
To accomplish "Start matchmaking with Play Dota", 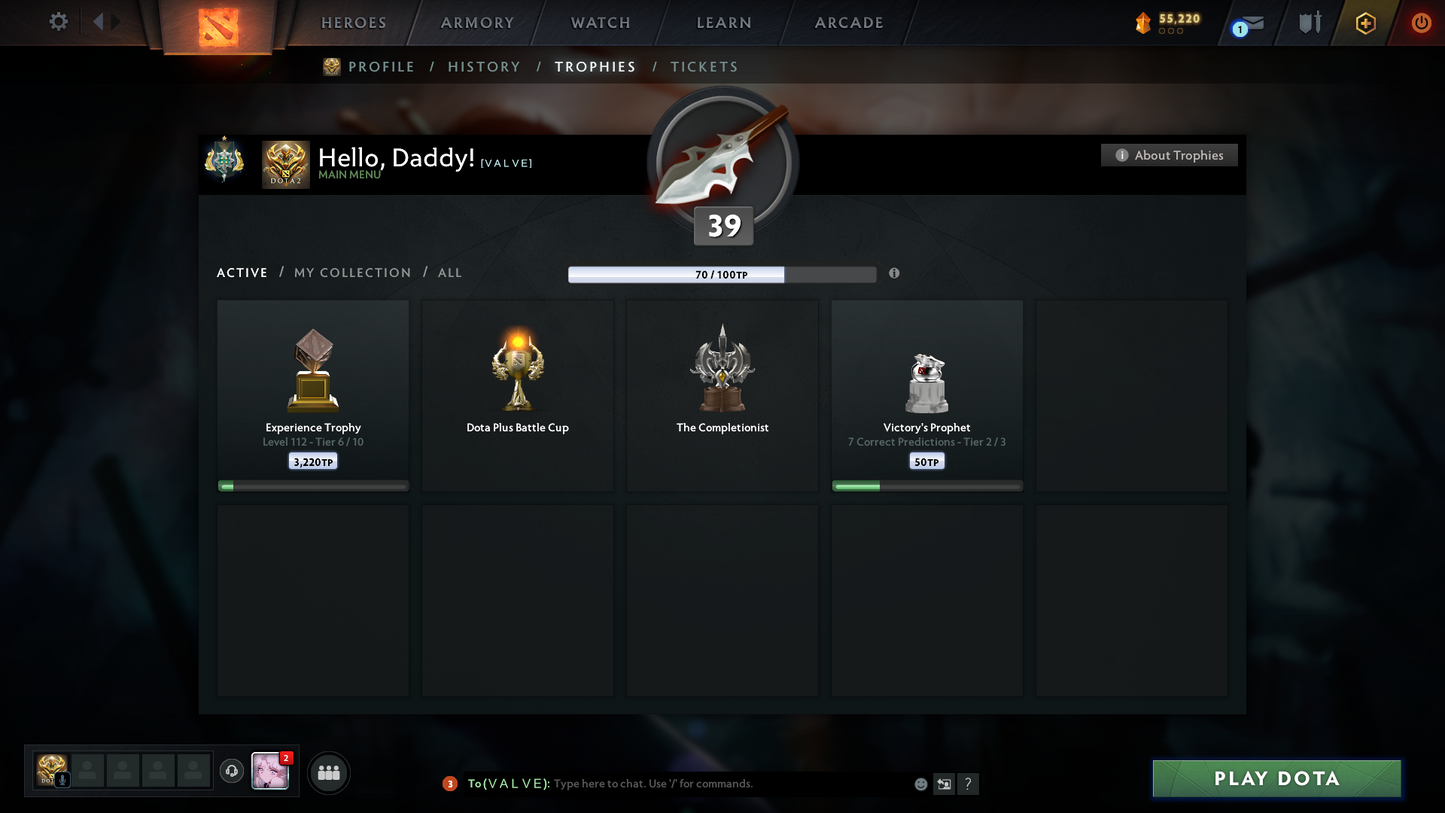I will (1276, 779).
